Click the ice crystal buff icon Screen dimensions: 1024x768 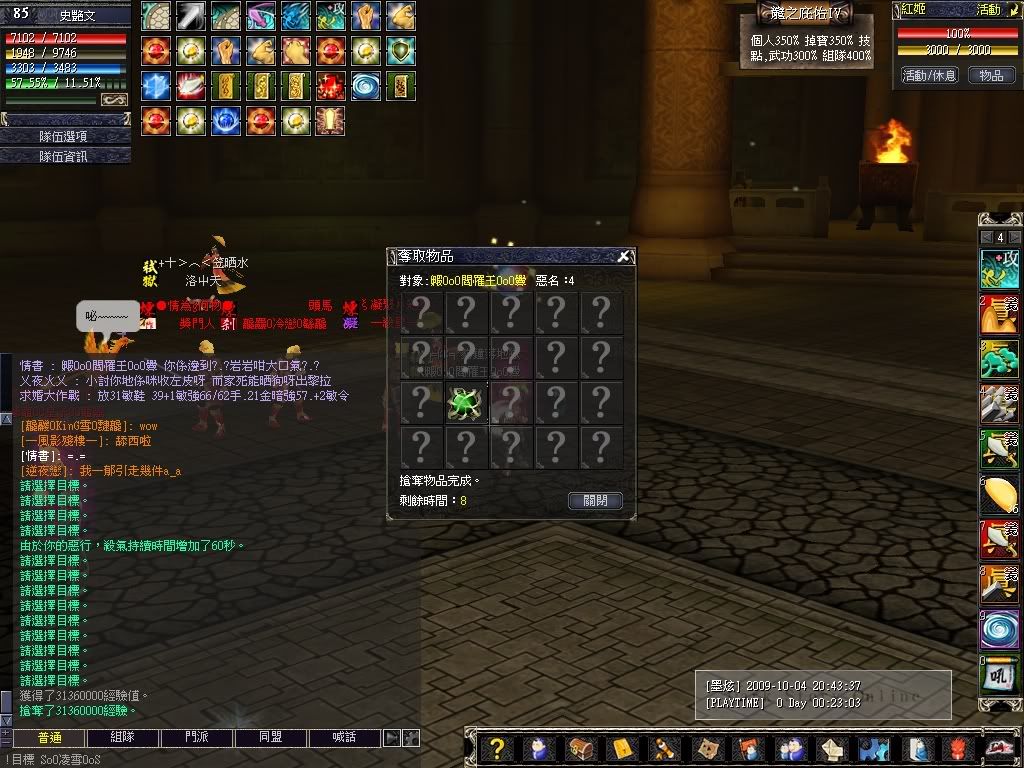click(156, 85)
